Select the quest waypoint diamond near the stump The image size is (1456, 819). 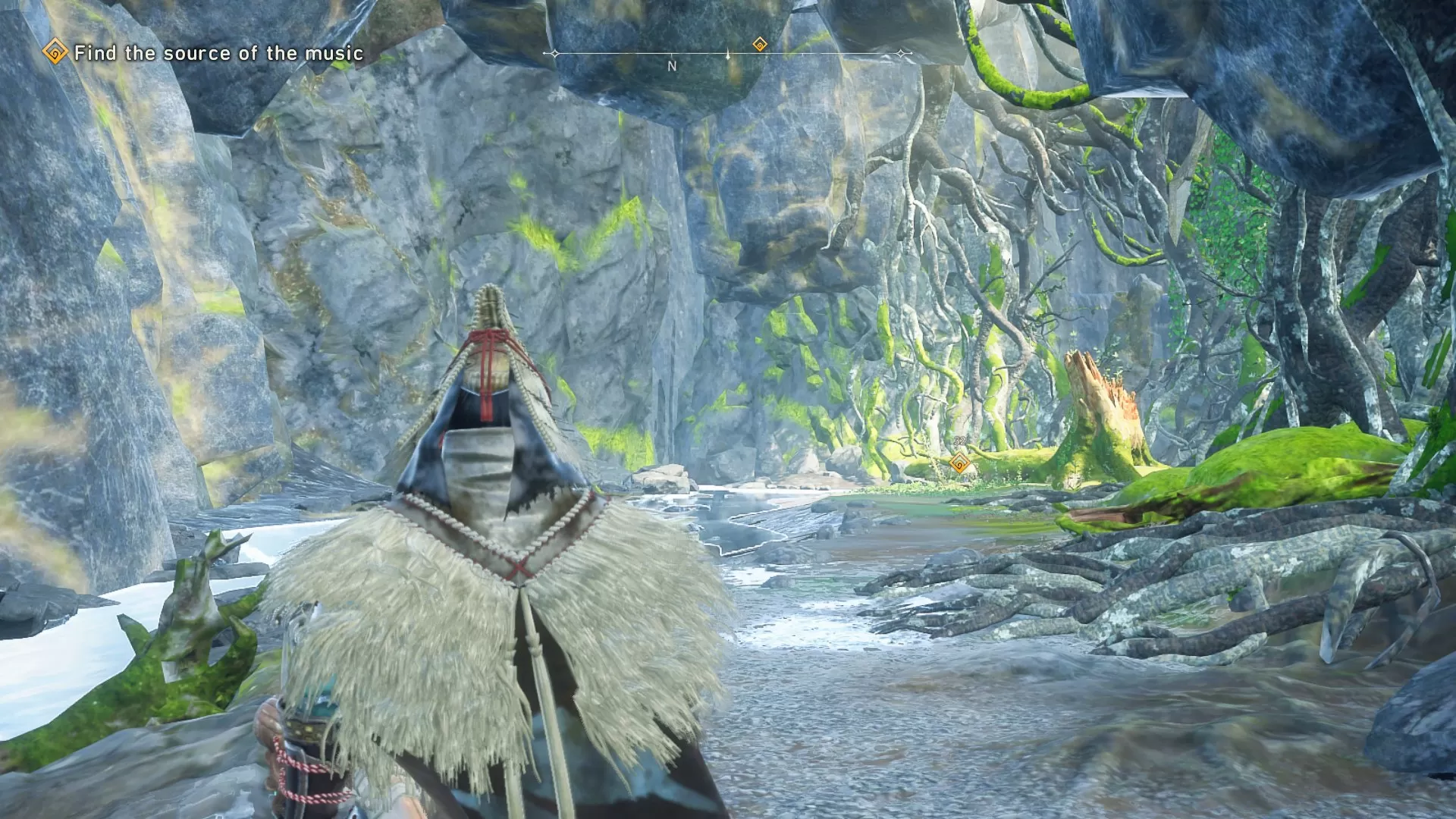pos(960,463)
